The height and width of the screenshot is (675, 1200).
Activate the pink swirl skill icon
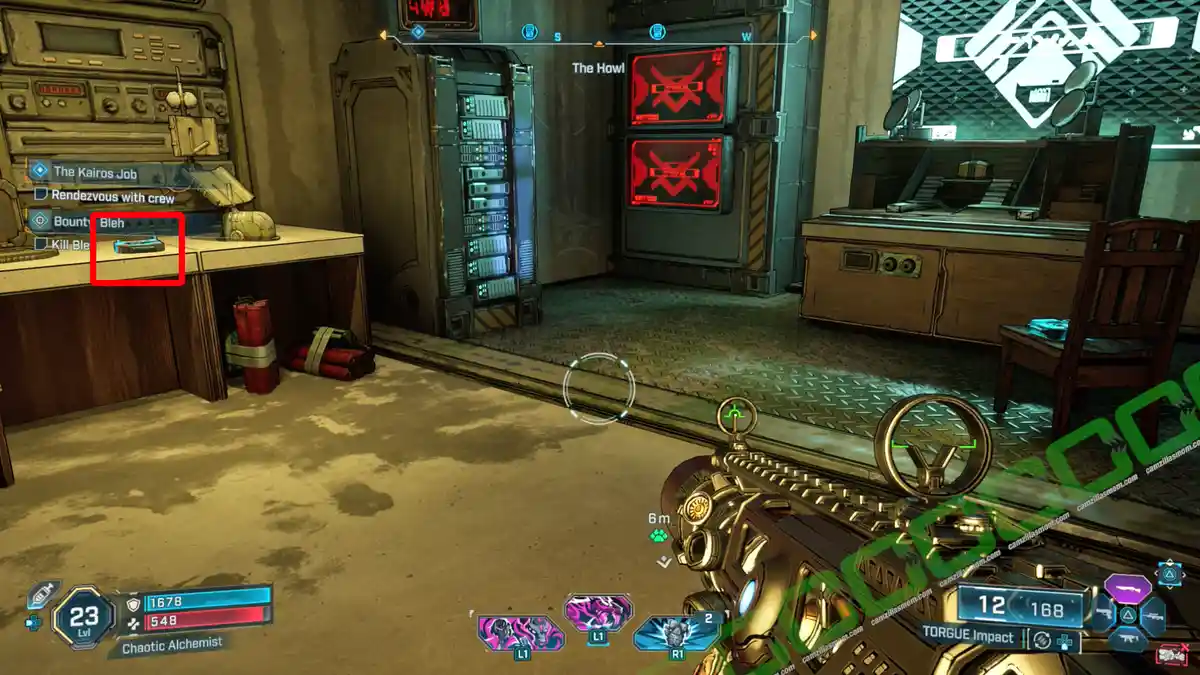598,612
